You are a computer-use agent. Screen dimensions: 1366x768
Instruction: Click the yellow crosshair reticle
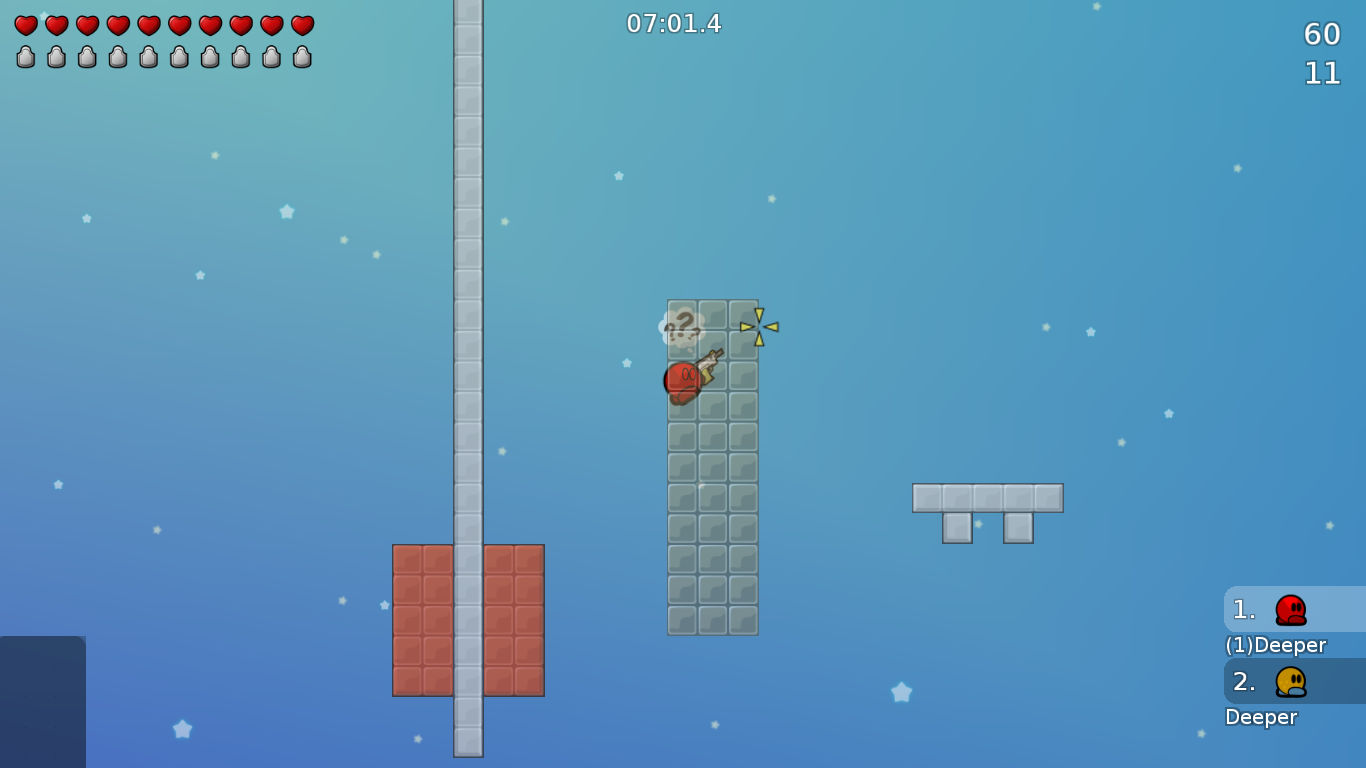pyautogui.click(x=760, y=327)
